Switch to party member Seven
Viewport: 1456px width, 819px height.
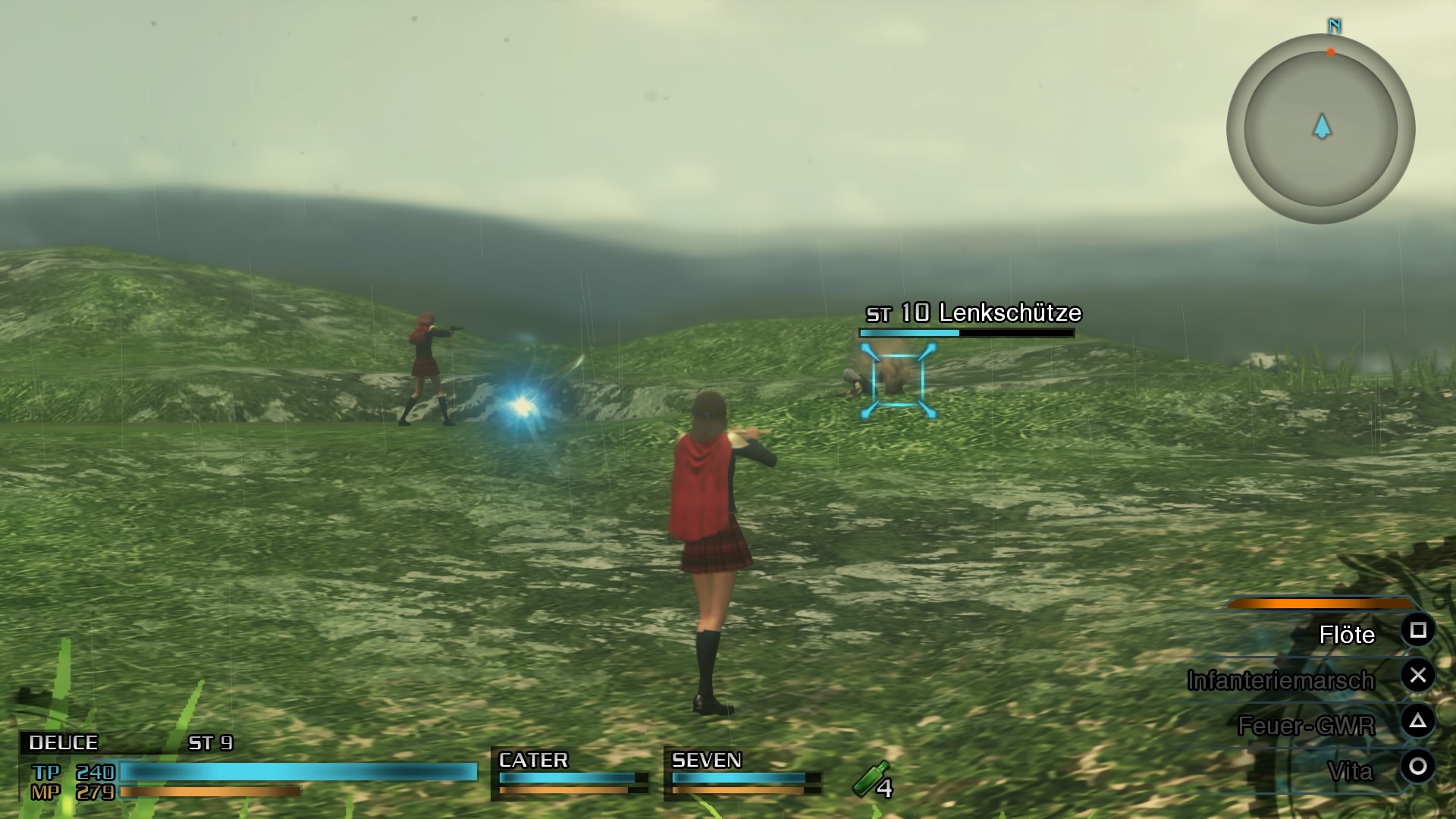click(x=742, y=772)
